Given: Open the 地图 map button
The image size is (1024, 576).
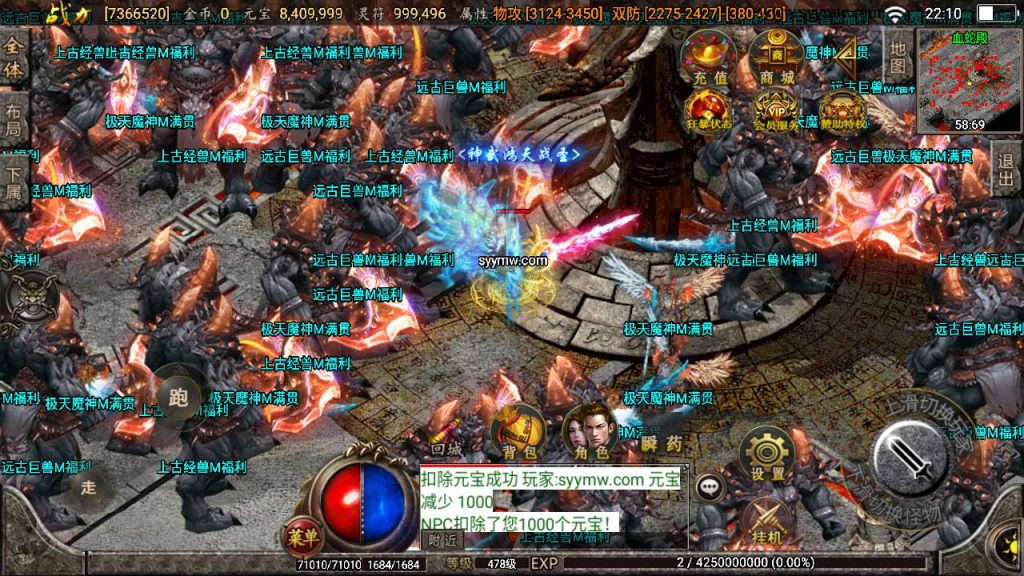Looking at the screenshot, I should [897, 58].
